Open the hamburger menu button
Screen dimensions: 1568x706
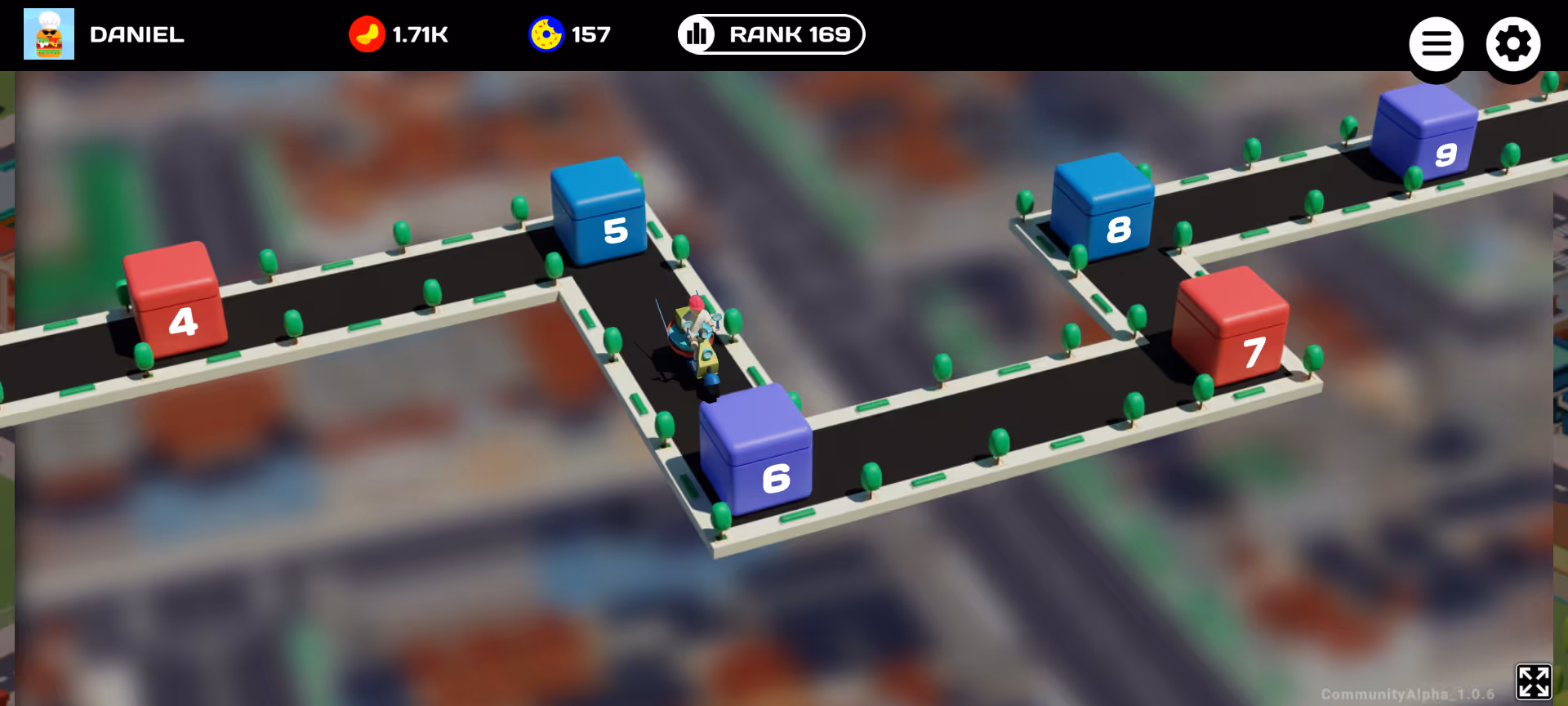1436,44
